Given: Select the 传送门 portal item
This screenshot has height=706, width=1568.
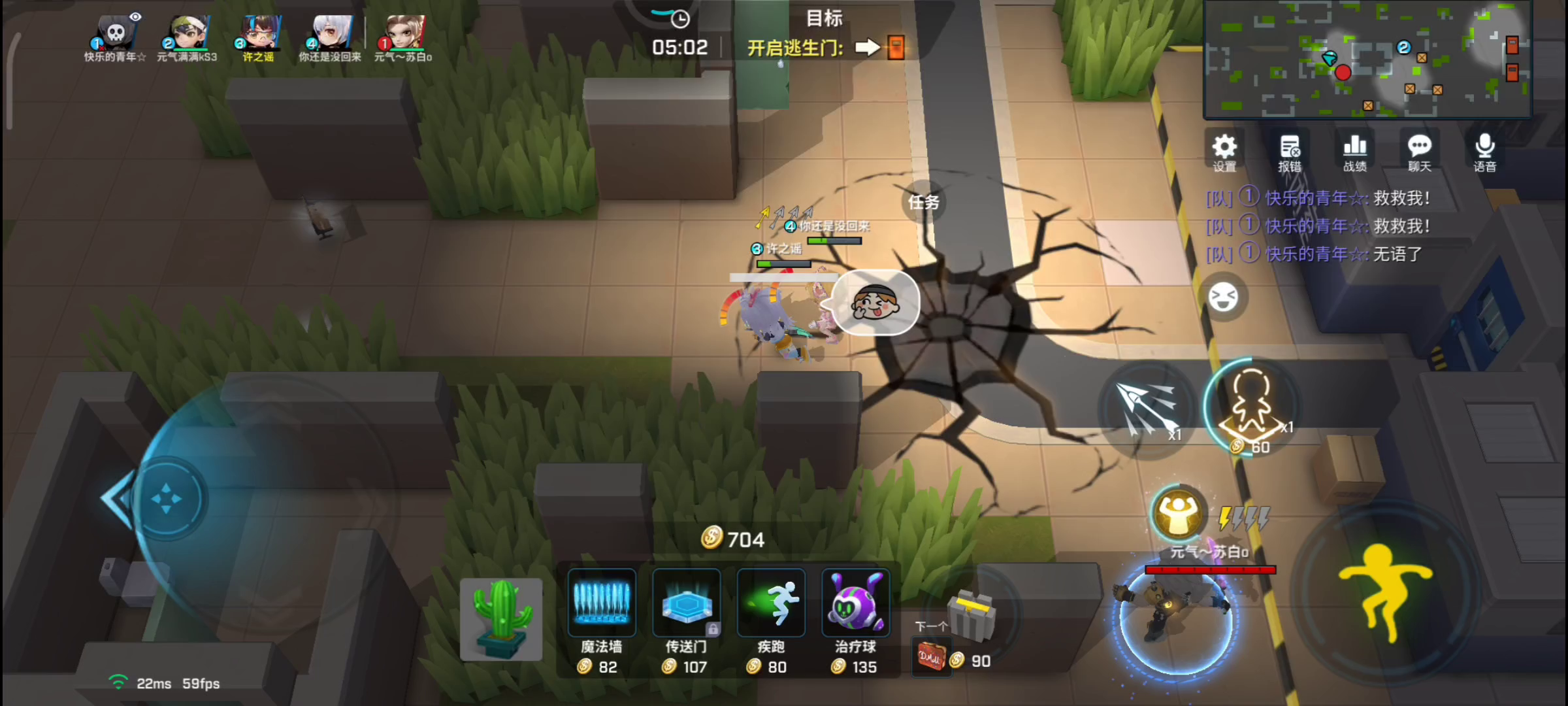Looking at the screenshot, I should [686, 604].
